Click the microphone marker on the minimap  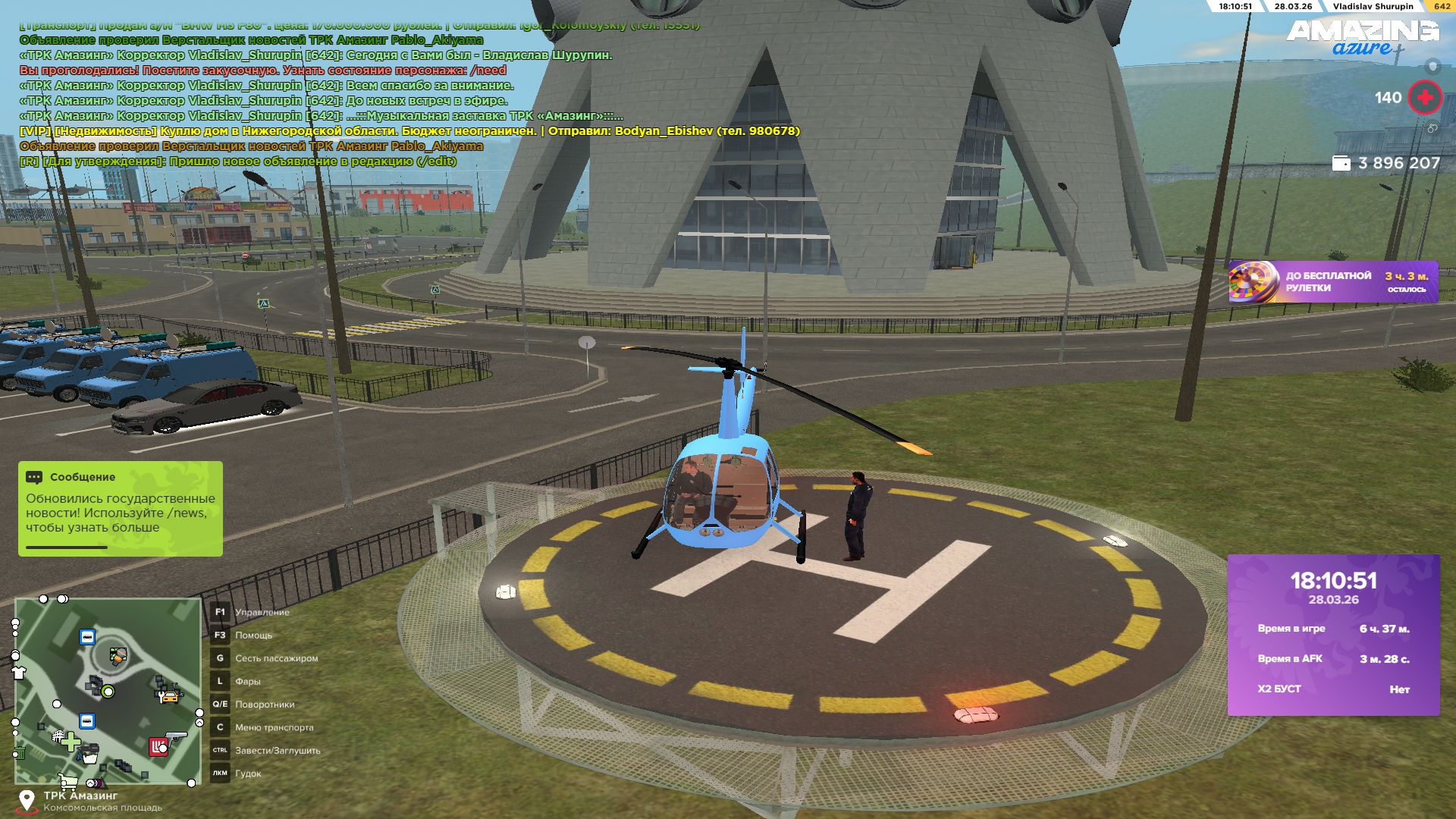coord(118,656)
